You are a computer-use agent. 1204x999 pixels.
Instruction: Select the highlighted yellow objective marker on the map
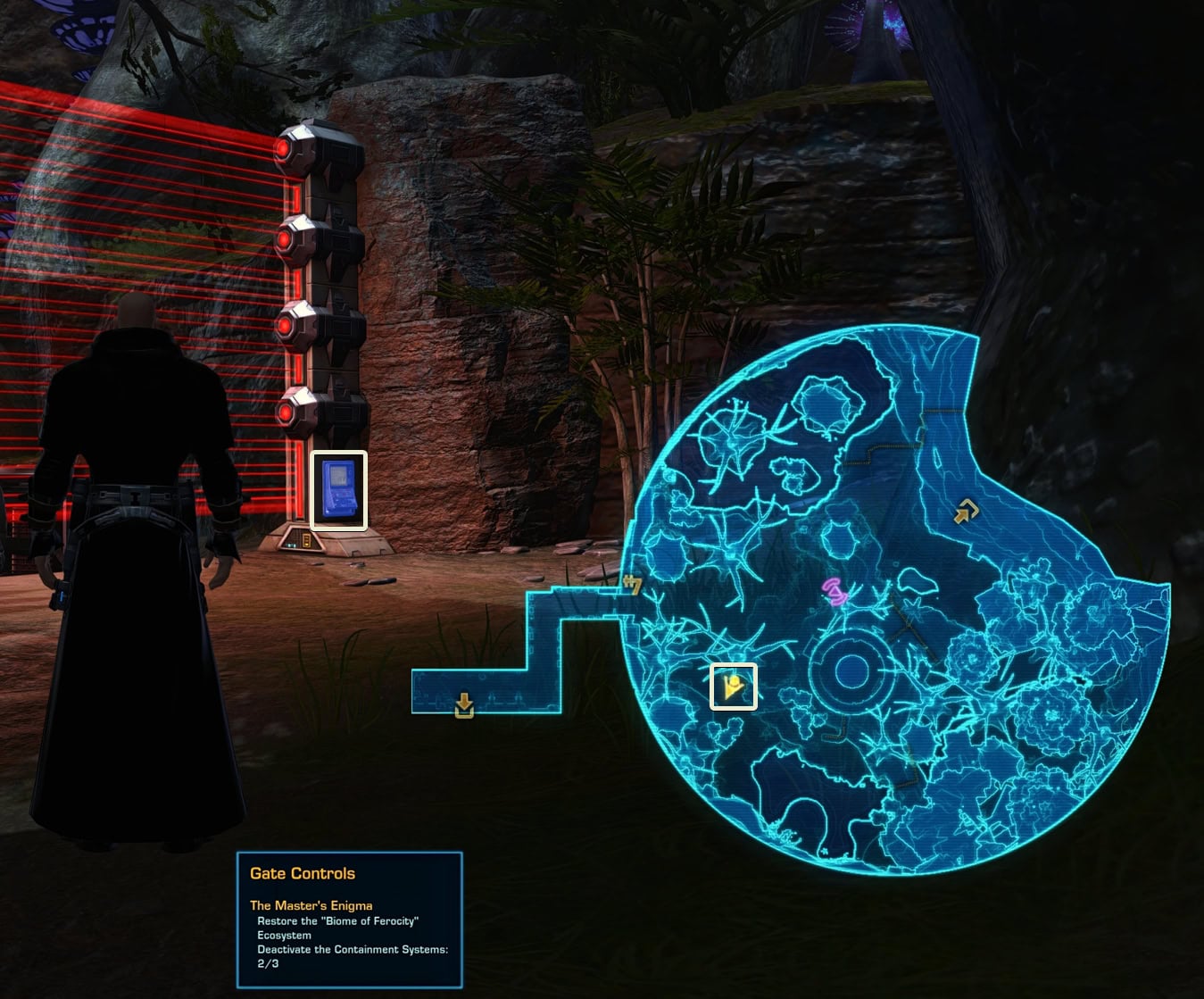tap(734, 686)
